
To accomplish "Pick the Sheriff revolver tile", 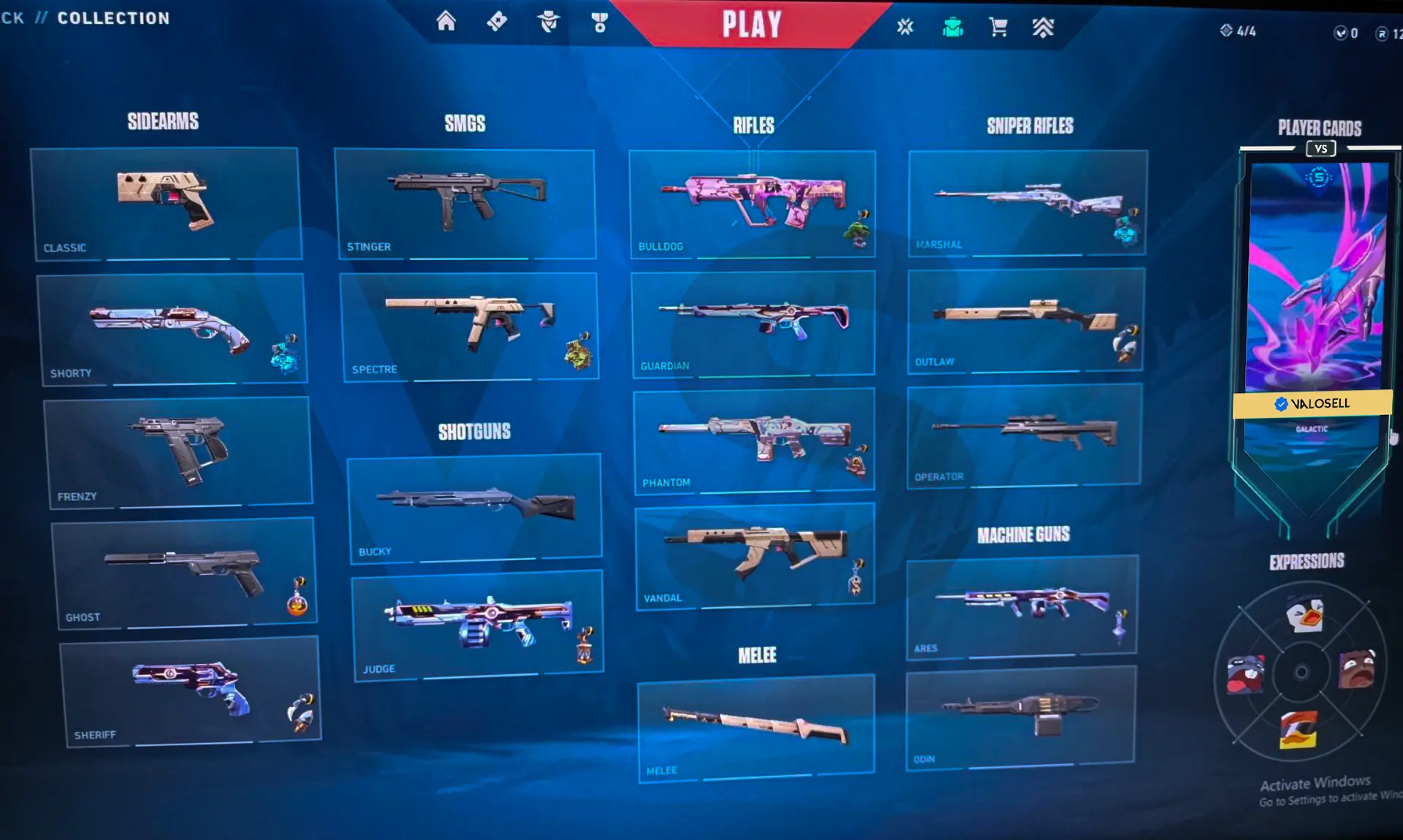I will point(190,690).
